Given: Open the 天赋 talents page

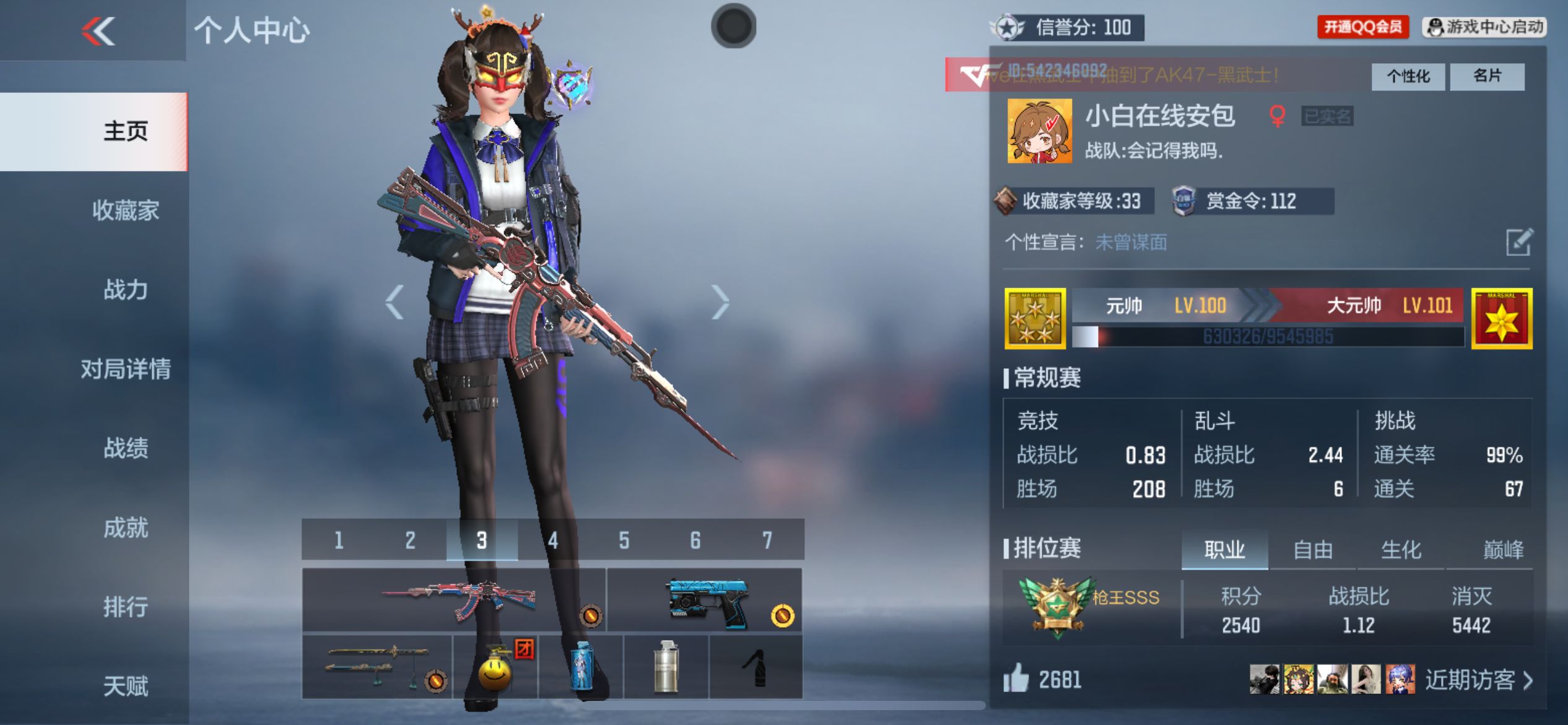Looking at the screenshot, I should [125, 686].
